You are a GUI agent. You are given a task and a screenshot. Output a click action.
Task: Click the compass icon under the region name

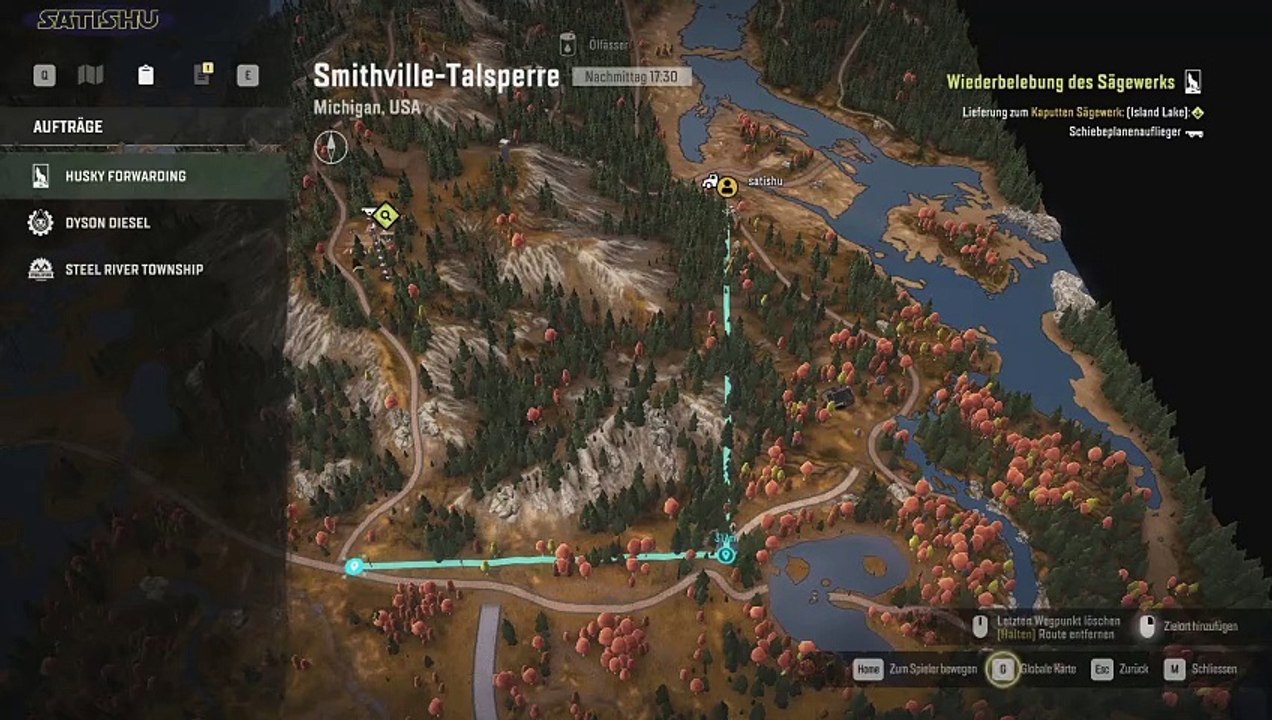(331, 146)
